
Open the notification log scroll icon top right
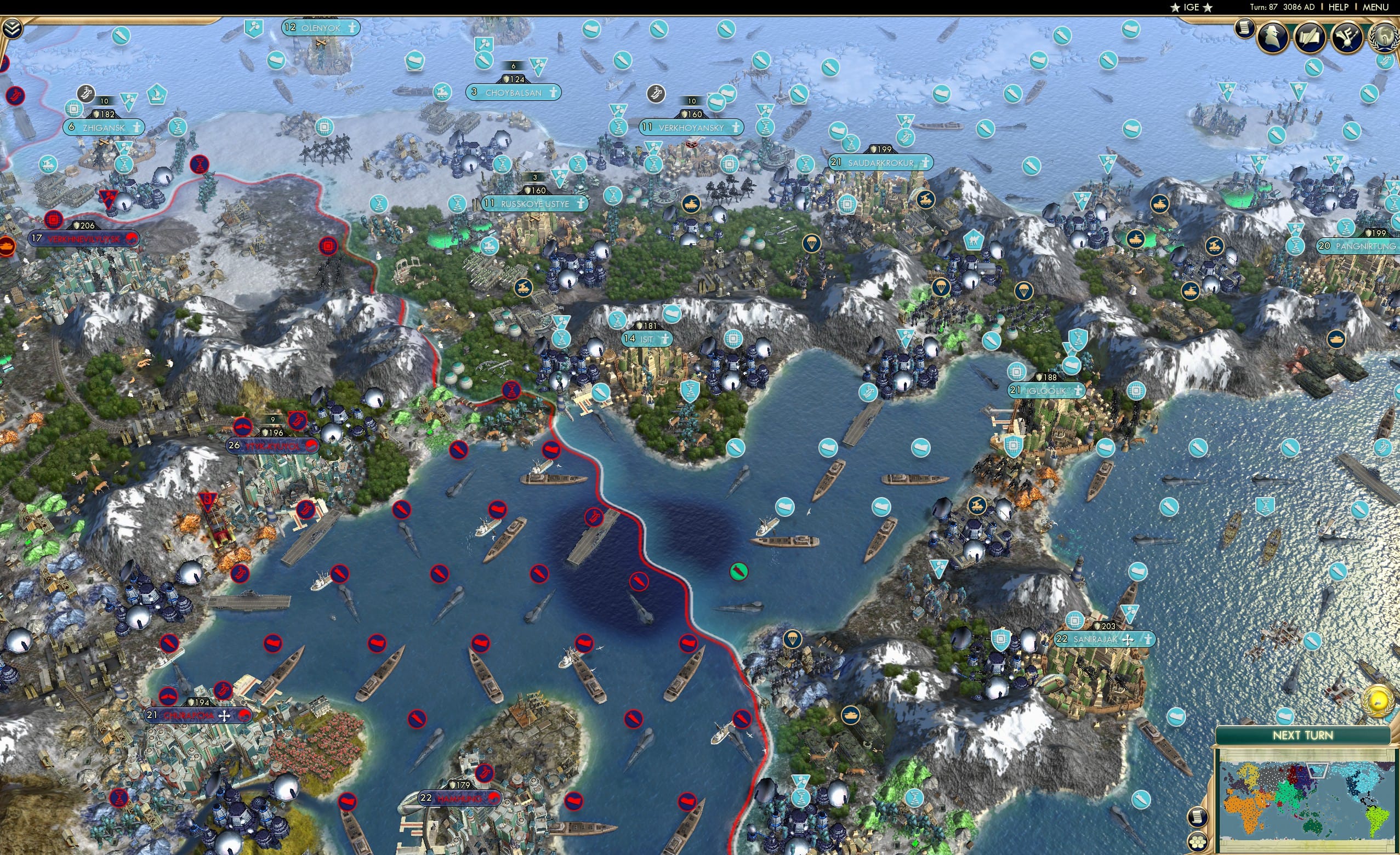click(1244, 29)
